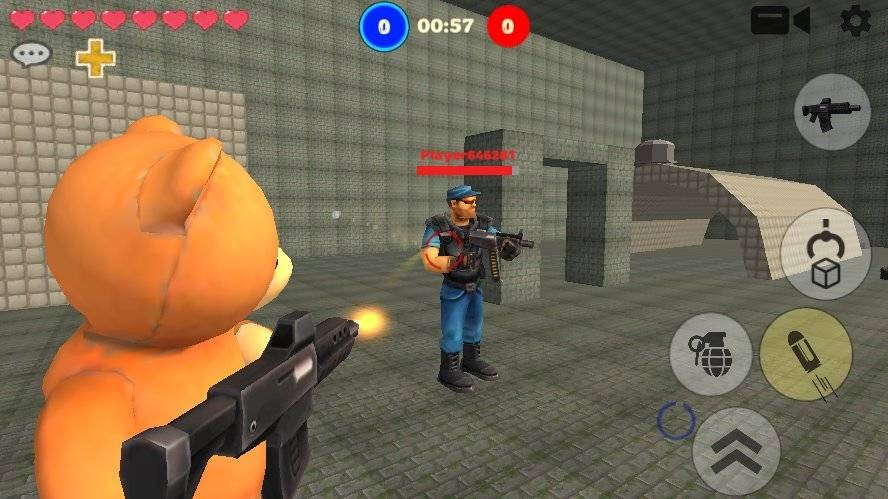The height and width of the screenshot is (499, 888).
Task: Switch weapon with the rifle button
Action: tap(832, 112)
